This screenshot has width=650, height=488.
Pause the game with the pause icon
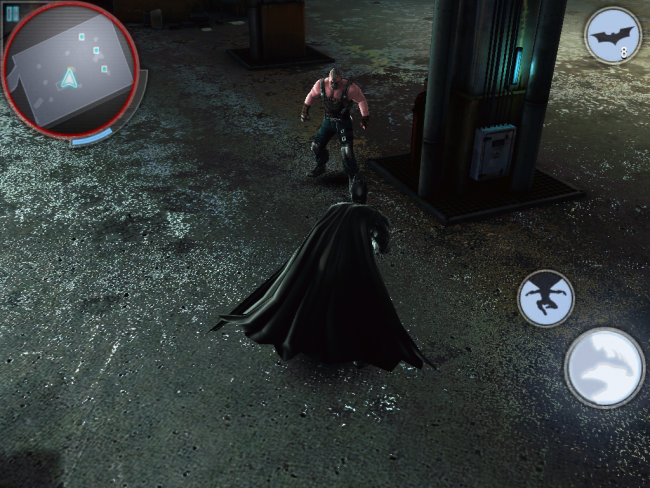click(12, 14)
